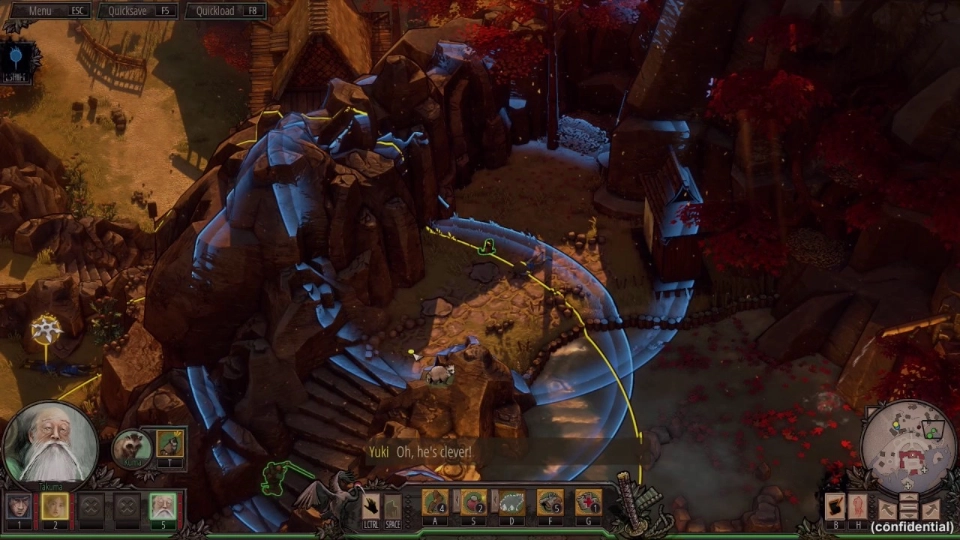Activate the hand interact action
The height and width of the screenshot is (540, 960).
tap(371, 505)
